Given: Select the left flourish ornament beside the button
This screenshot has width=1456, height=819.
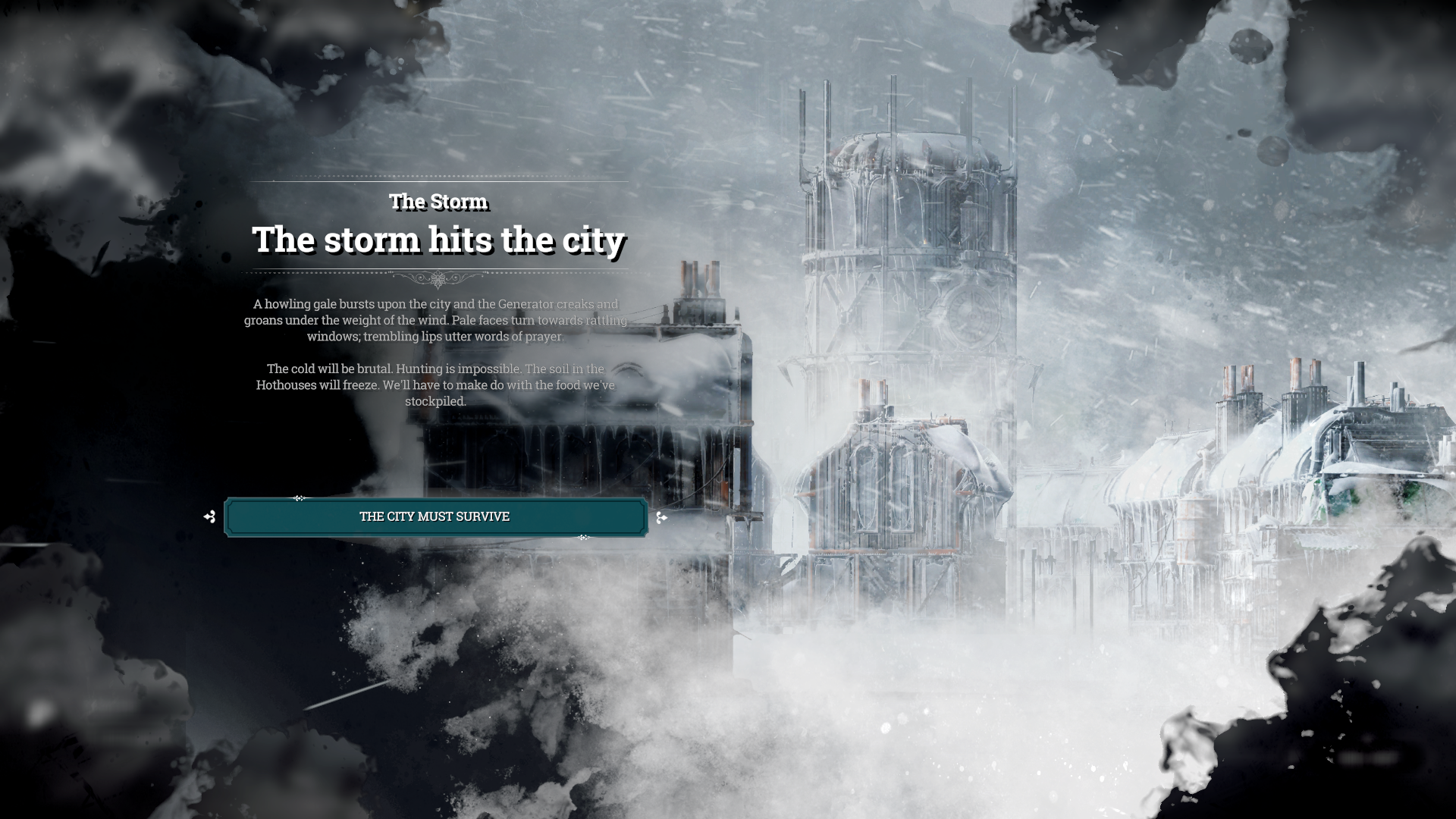Looking at the screenshot, I should (x=210, y=516).
